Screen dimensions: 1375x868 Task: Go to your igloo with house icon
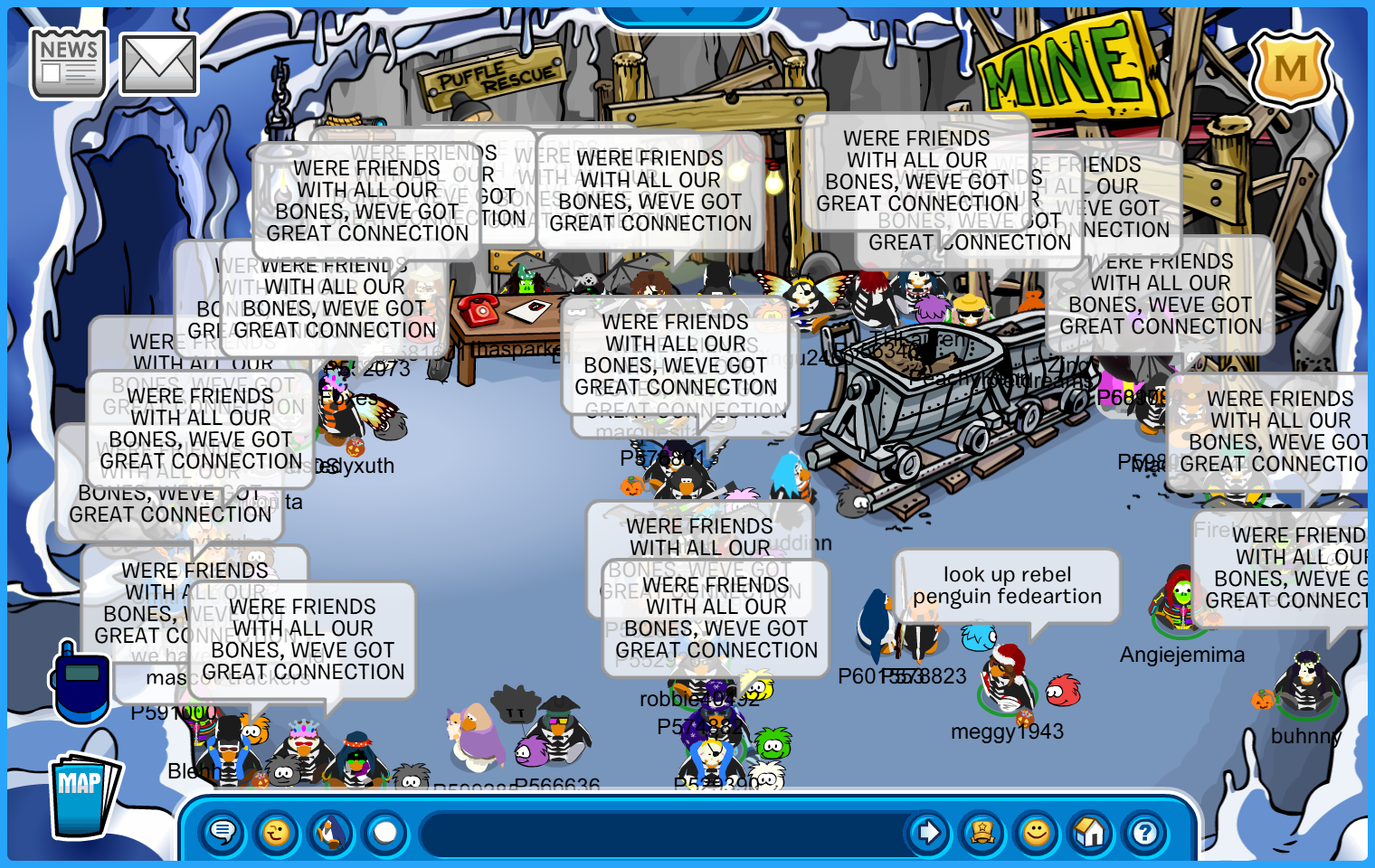(x=1091, y=832)
